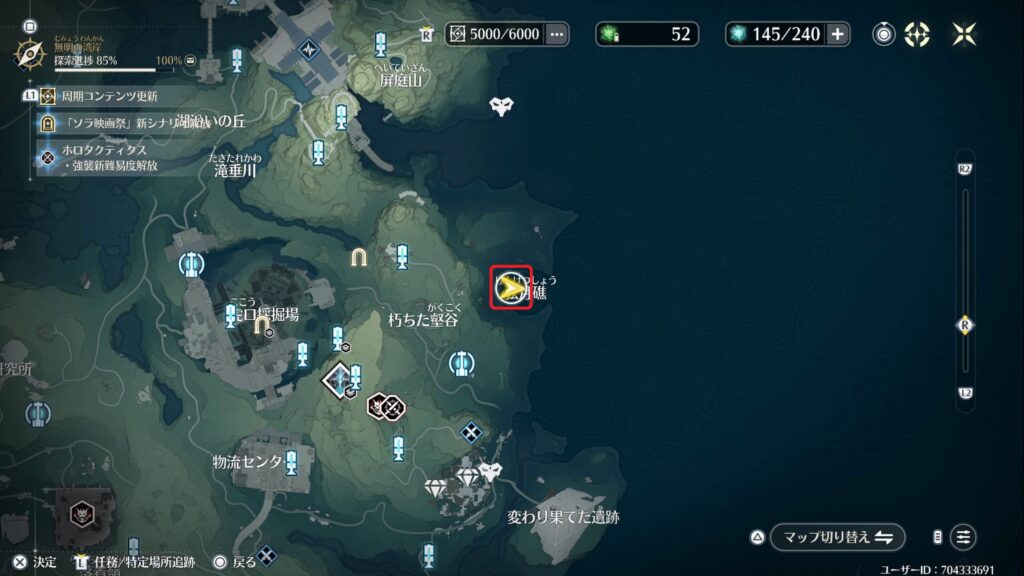Adjust the map zoom slider handle

tap(965, 325)
